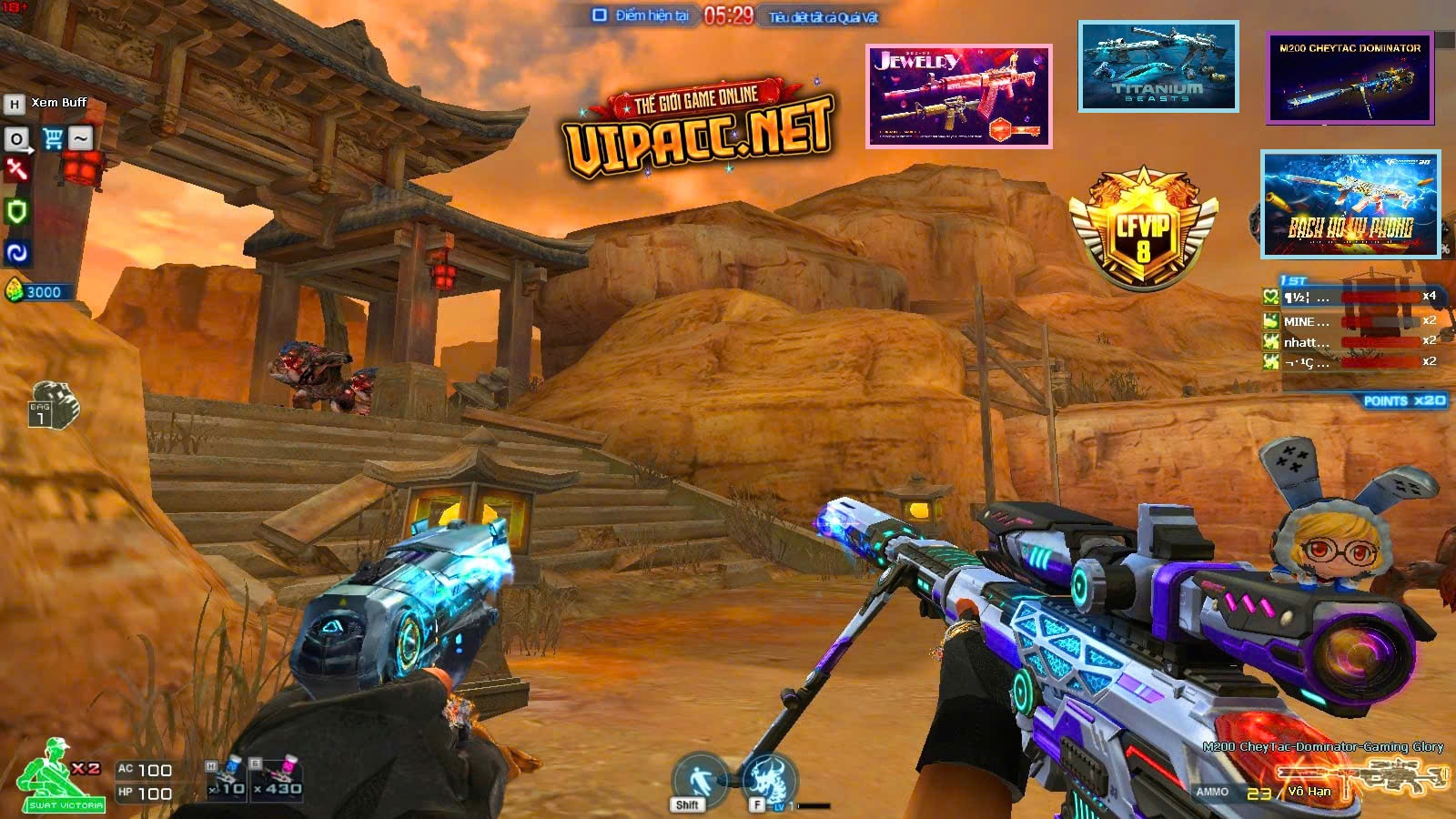The image size is (1456, 819).
Task: Click the VIPACC.NET logo overlay
Action: [698, 134]
